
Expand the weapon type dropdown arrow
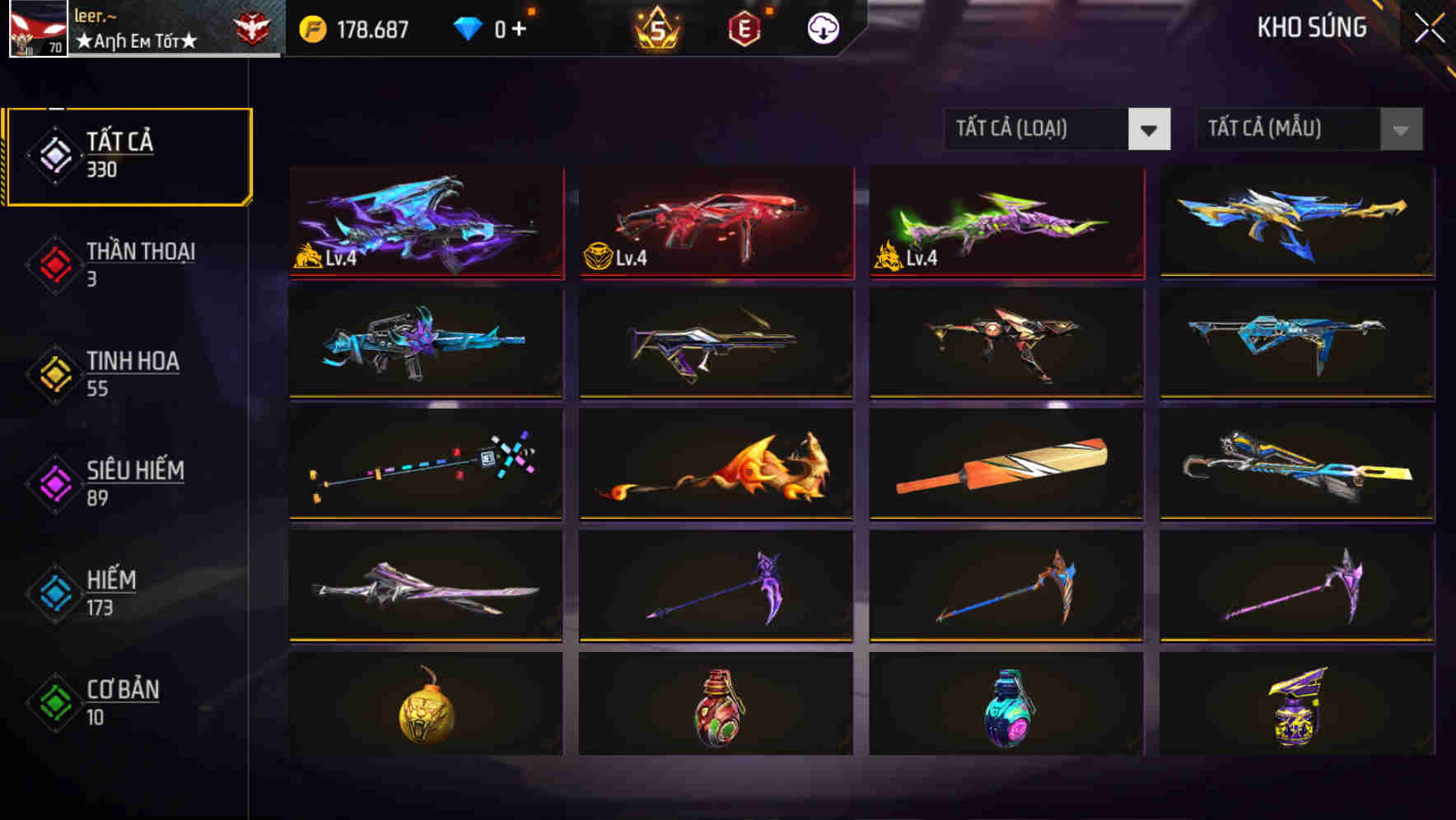(1151, 129)
